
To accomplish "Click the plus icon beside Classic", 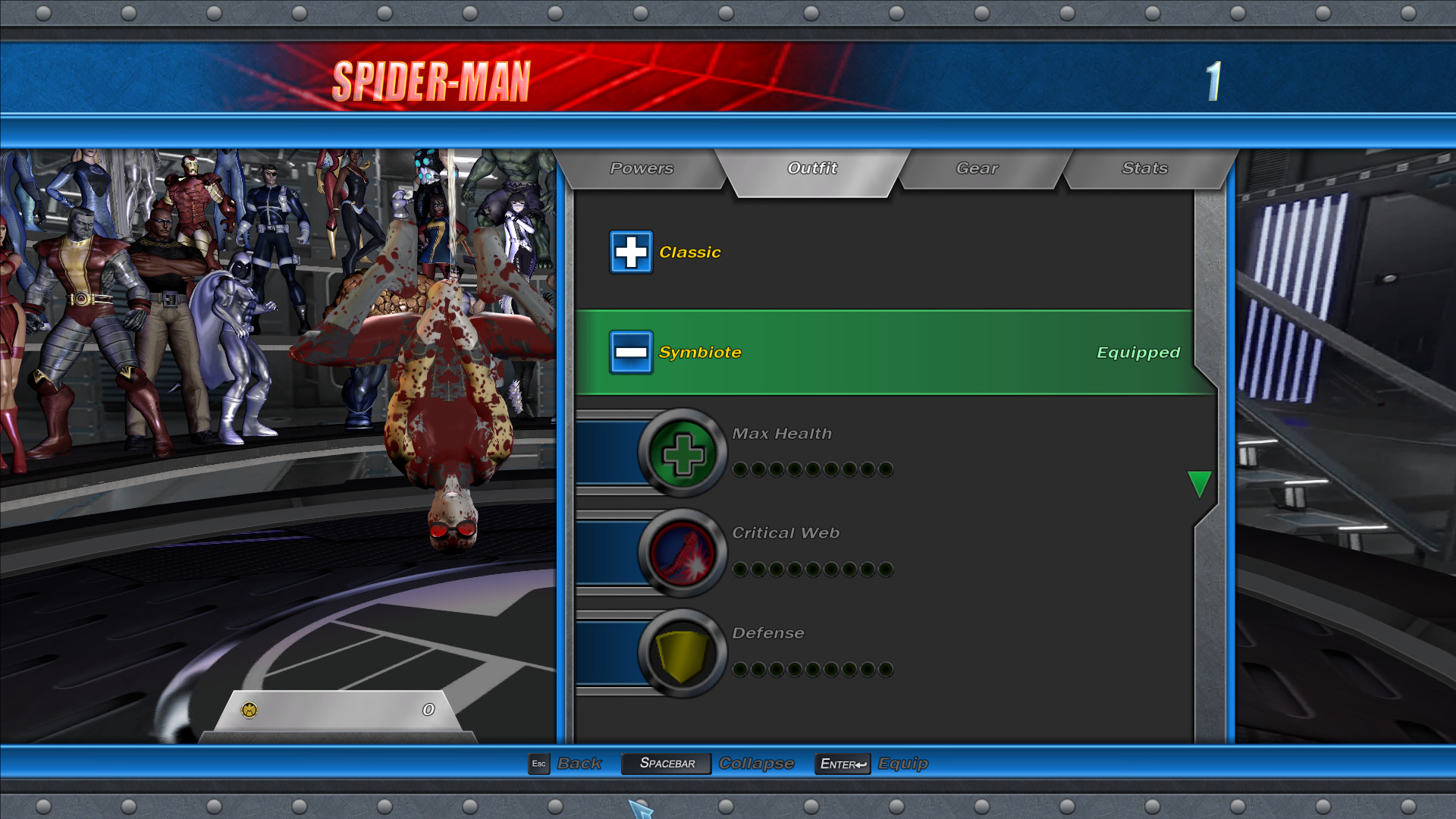I will pyautogui.click(x=631, y=252).
